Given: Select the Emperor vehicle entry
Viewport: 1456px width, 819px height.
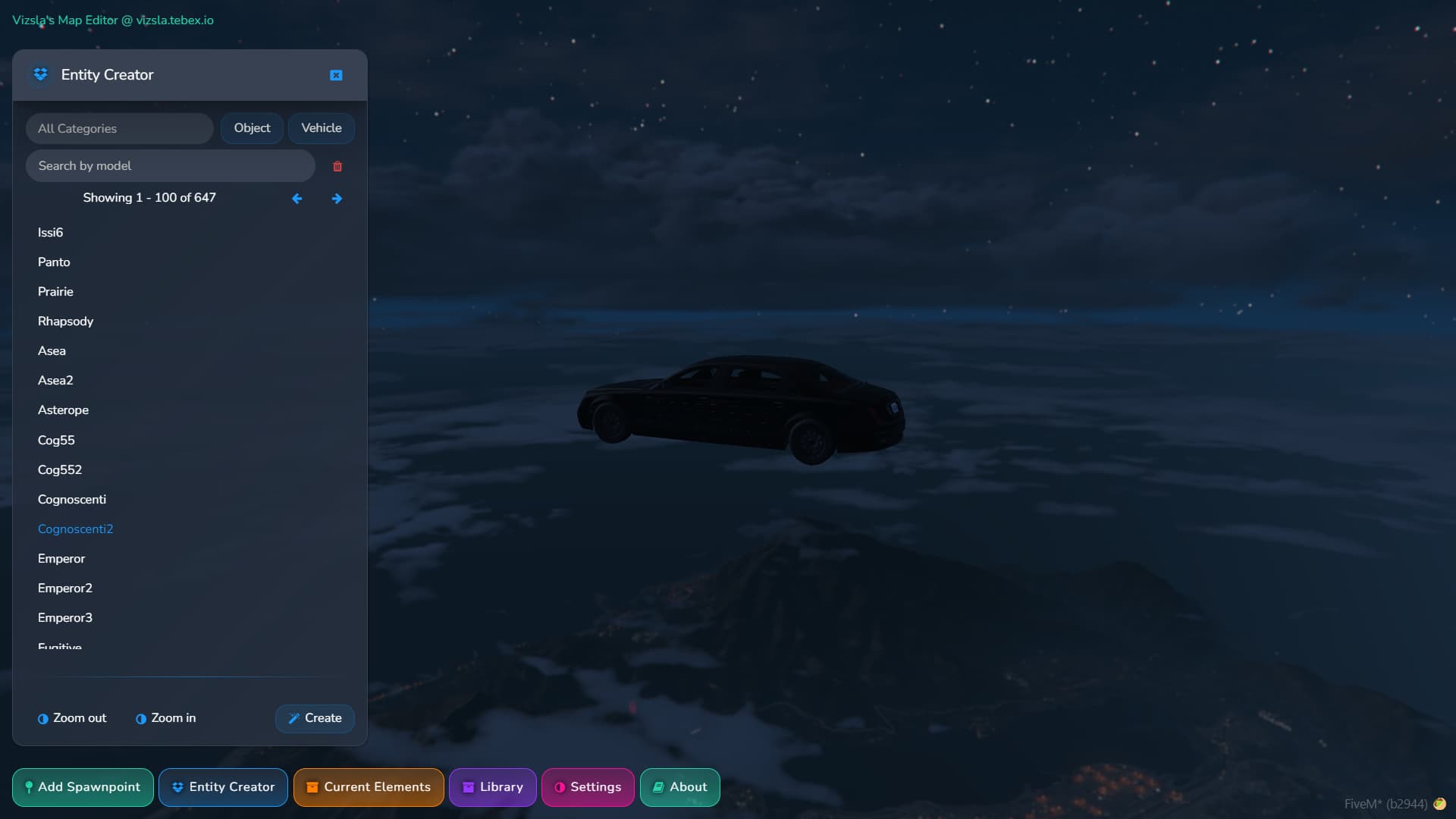Looking at the screenshot, I should tap(61, 558).
